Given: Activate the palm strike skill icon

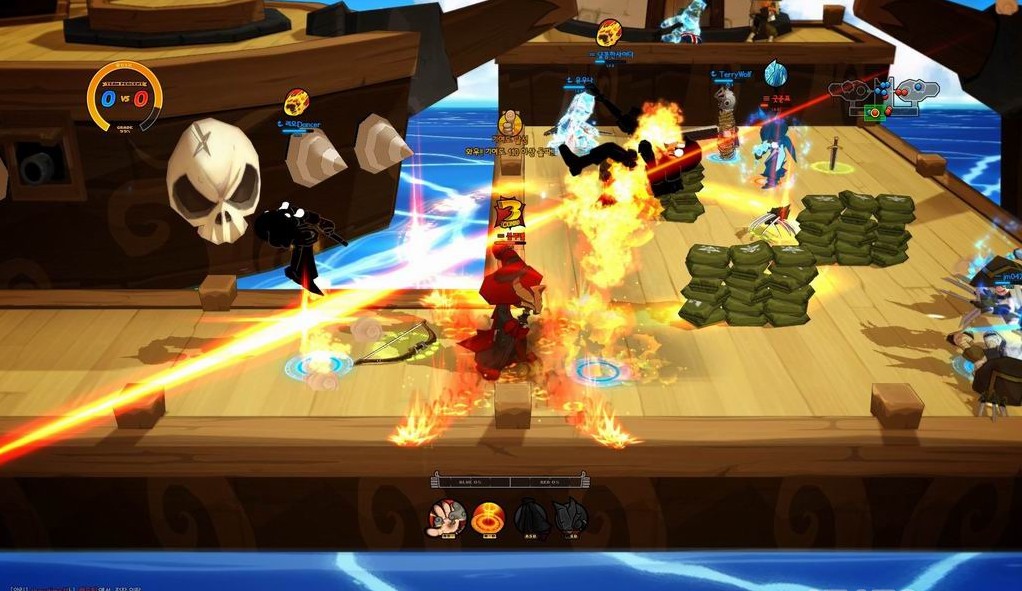Looking at the screenshot, I should 447,517.
